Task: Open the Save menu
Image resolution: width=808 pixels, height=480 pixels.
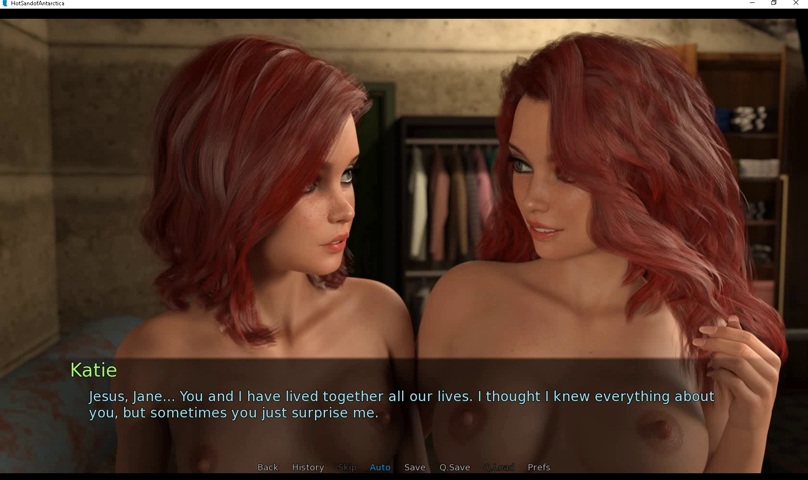Action: coord(415,467)
